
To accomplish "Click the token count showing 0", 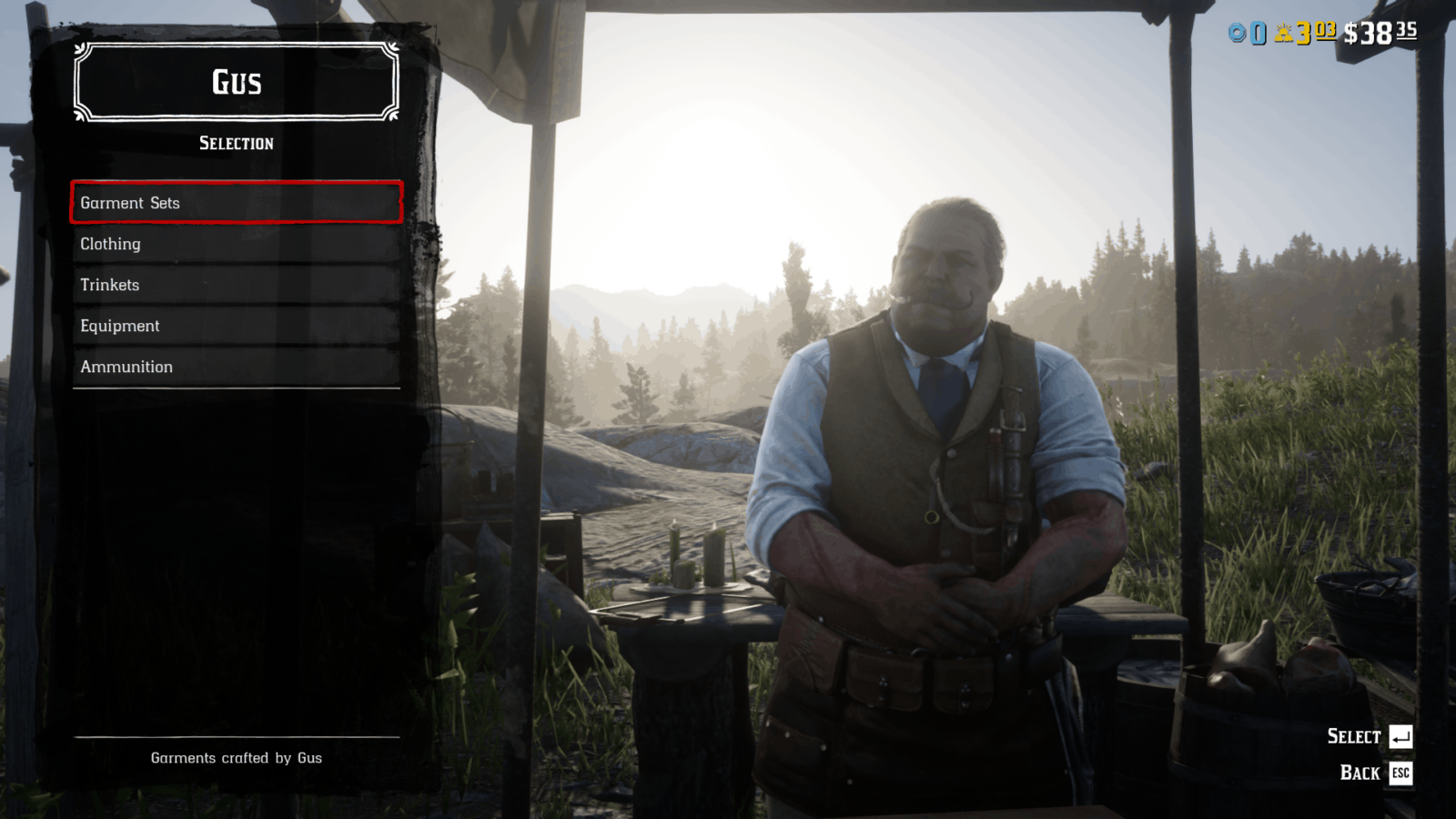I will [x=1259, y=33].
